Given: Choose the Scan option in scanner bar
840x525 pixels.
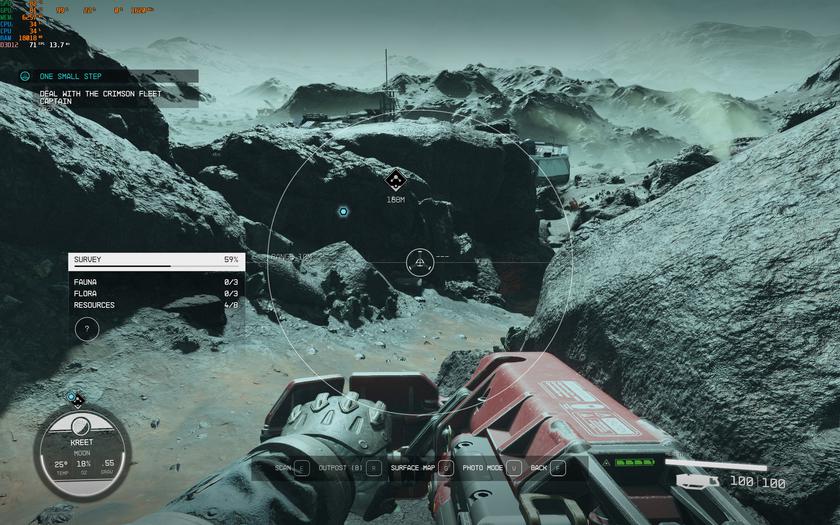Looking at the screenshot, I should (291, 467).
